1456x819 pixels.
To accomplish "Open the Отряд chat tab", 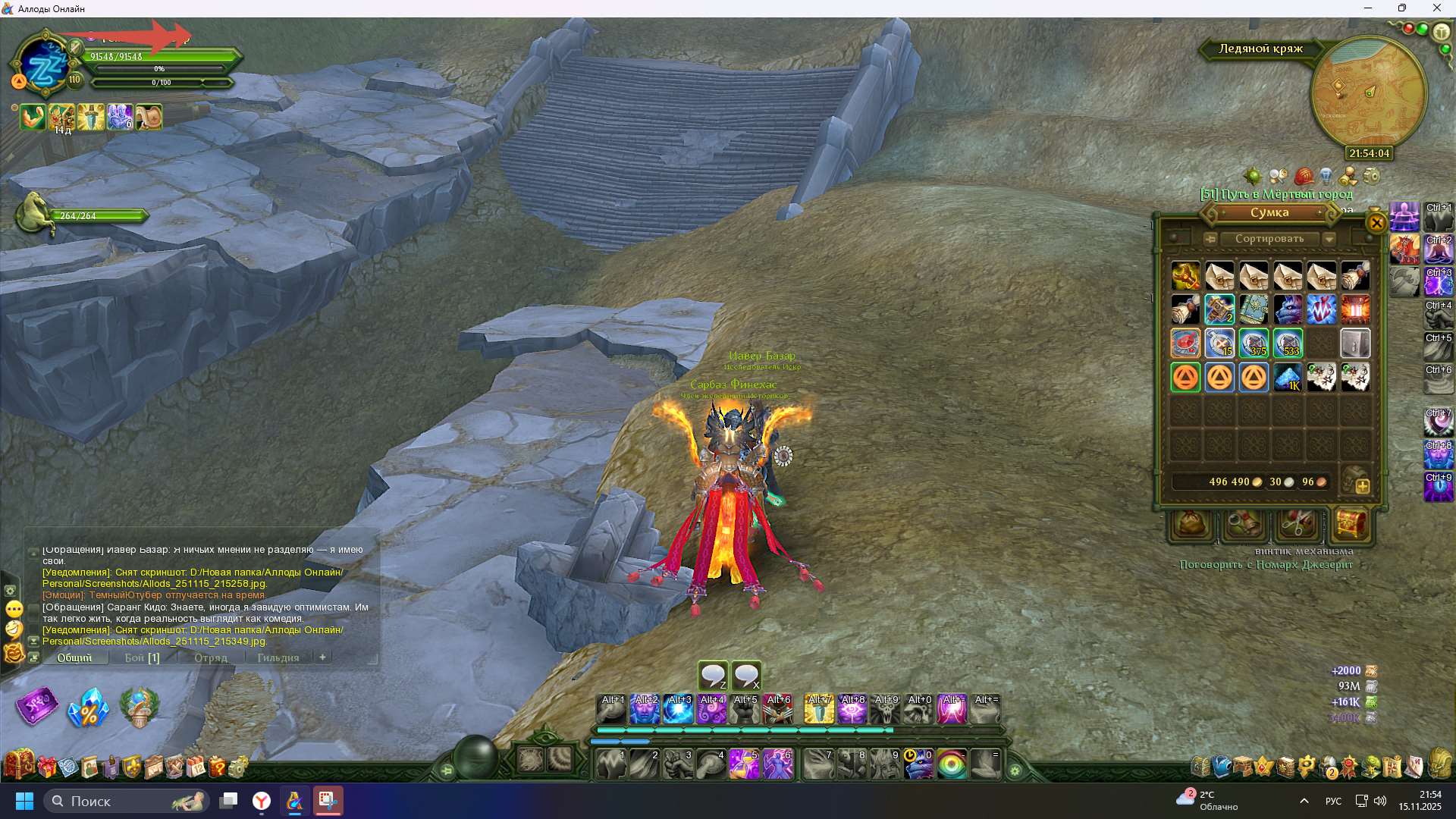I will [210, 657].
